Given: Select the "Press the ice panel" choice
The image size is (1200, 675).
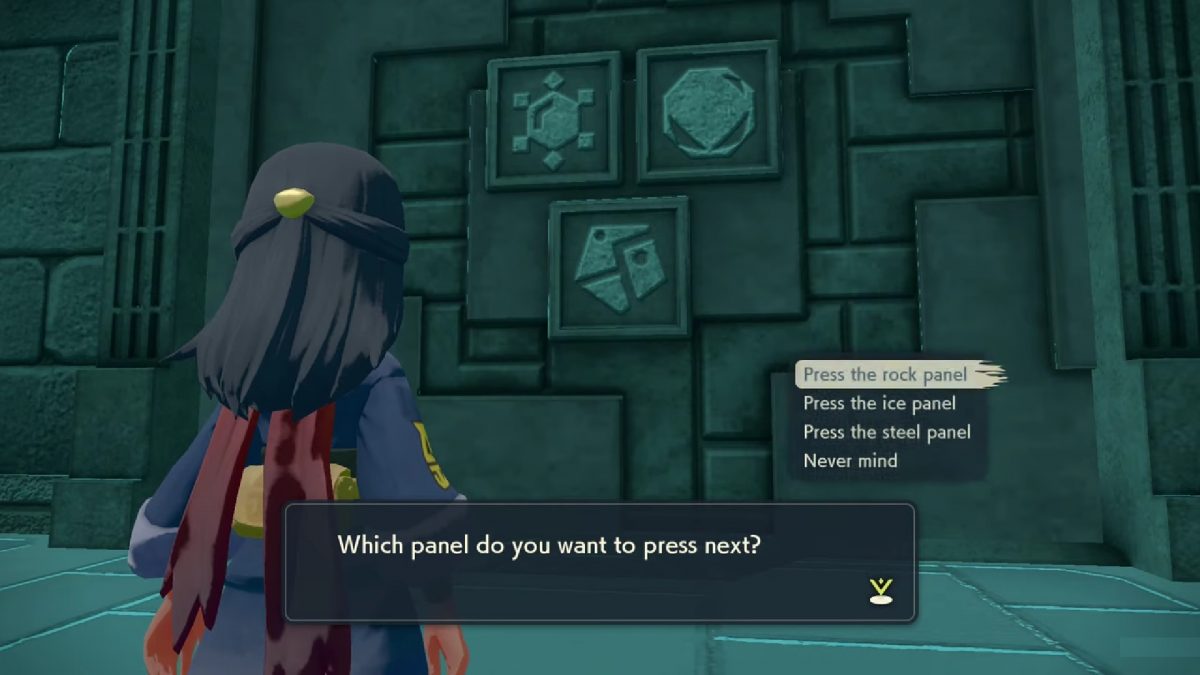Looking at the screenshot, I should coord(879,404).
